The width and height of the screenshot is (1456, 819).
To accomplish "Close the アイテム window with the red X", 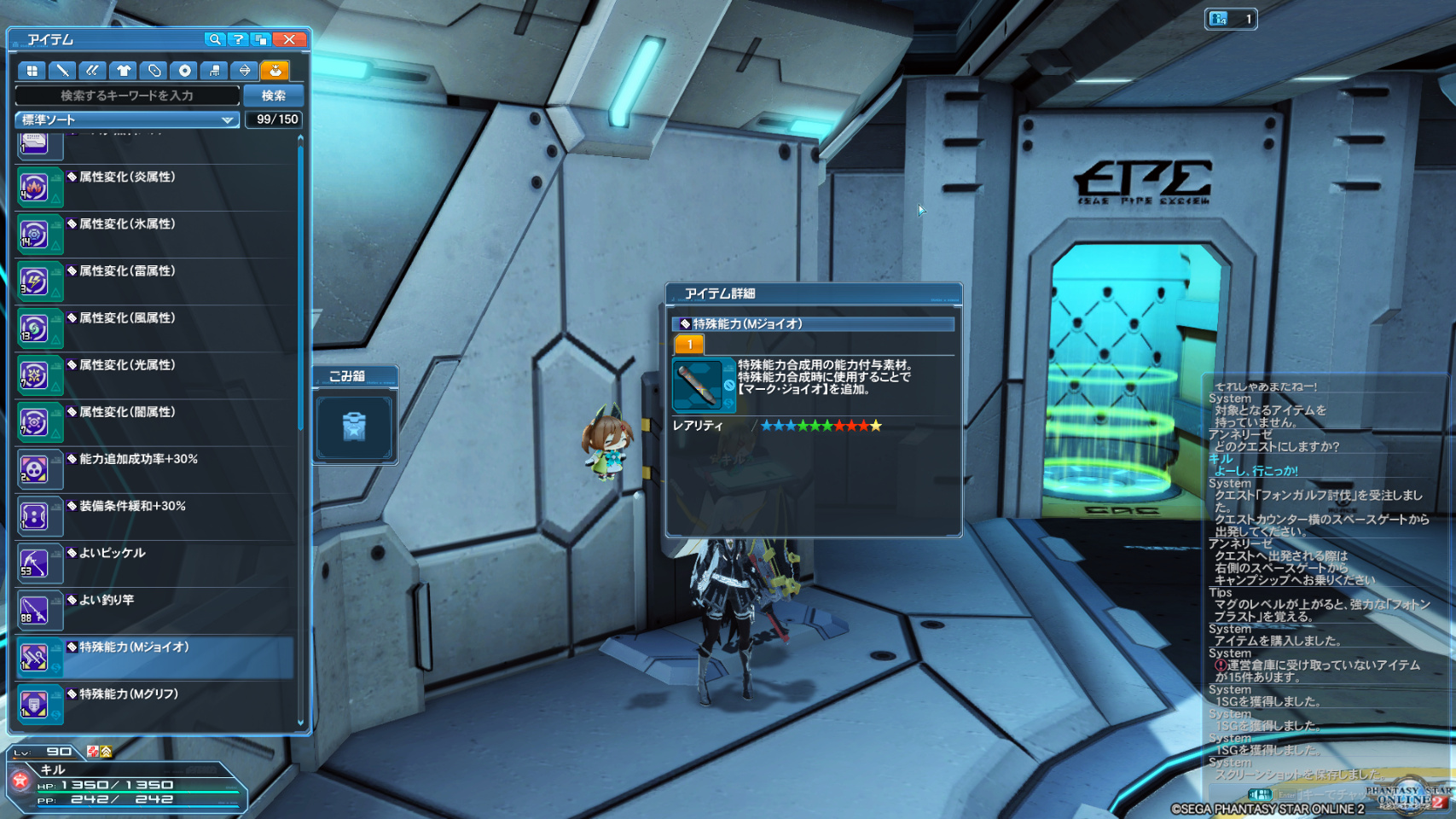I will click(x=289, y=39).
